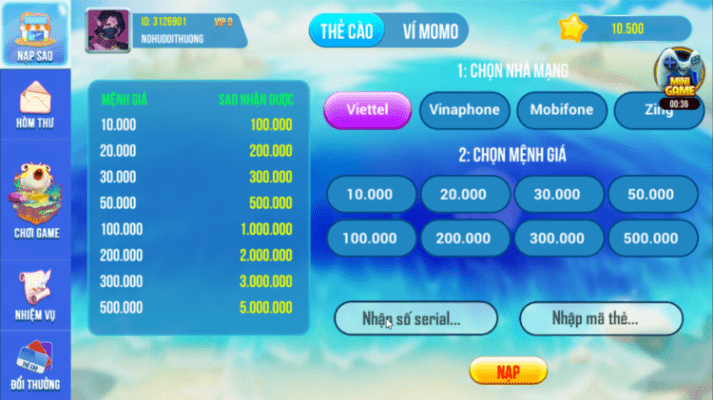Viewport: 713px width, 400px height.
Task: Click the Nhập số serial input field
Action: click(415, 319)
